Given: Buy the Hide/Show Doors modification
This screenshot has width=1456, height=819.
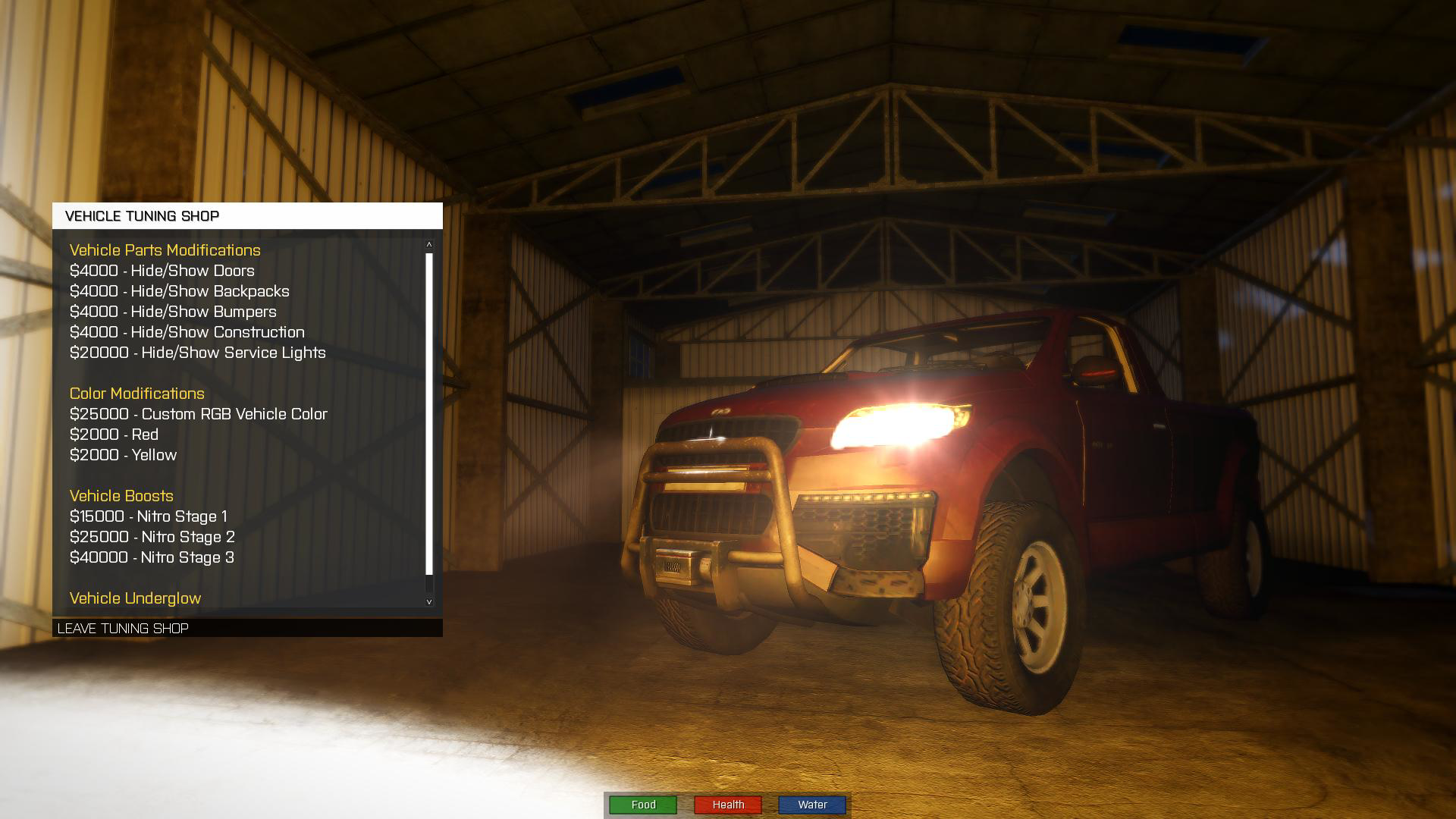Looking at the screenshot, I should (x=162, y=271).
